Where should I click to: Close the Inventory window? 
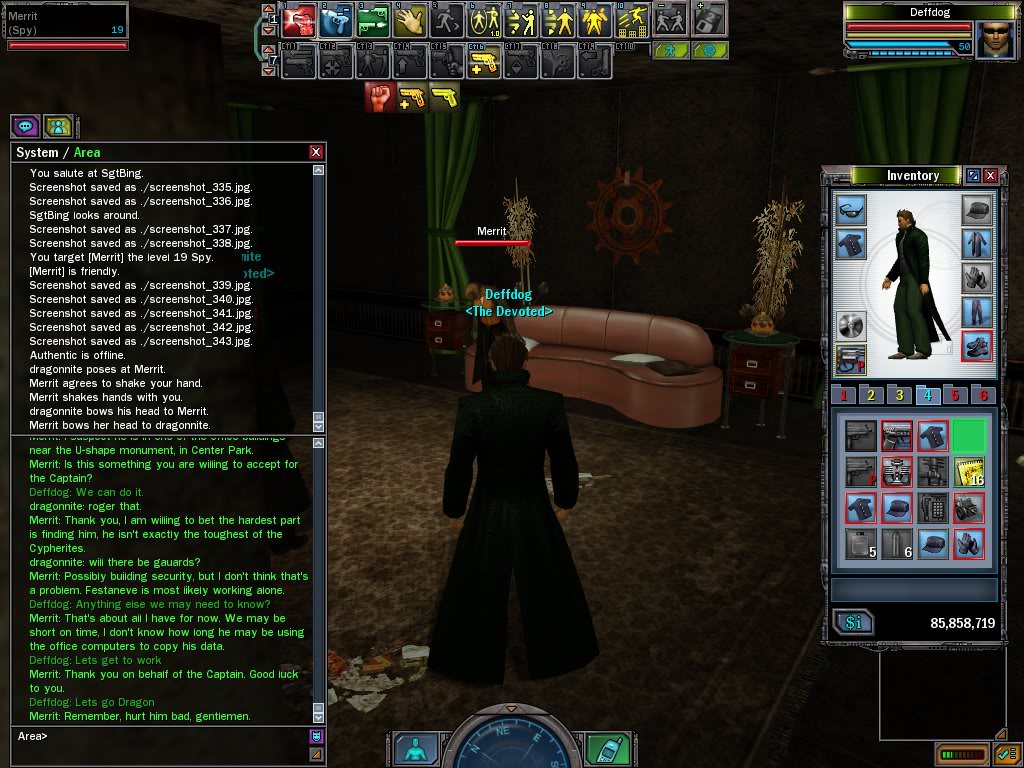(x=990, y=176)
